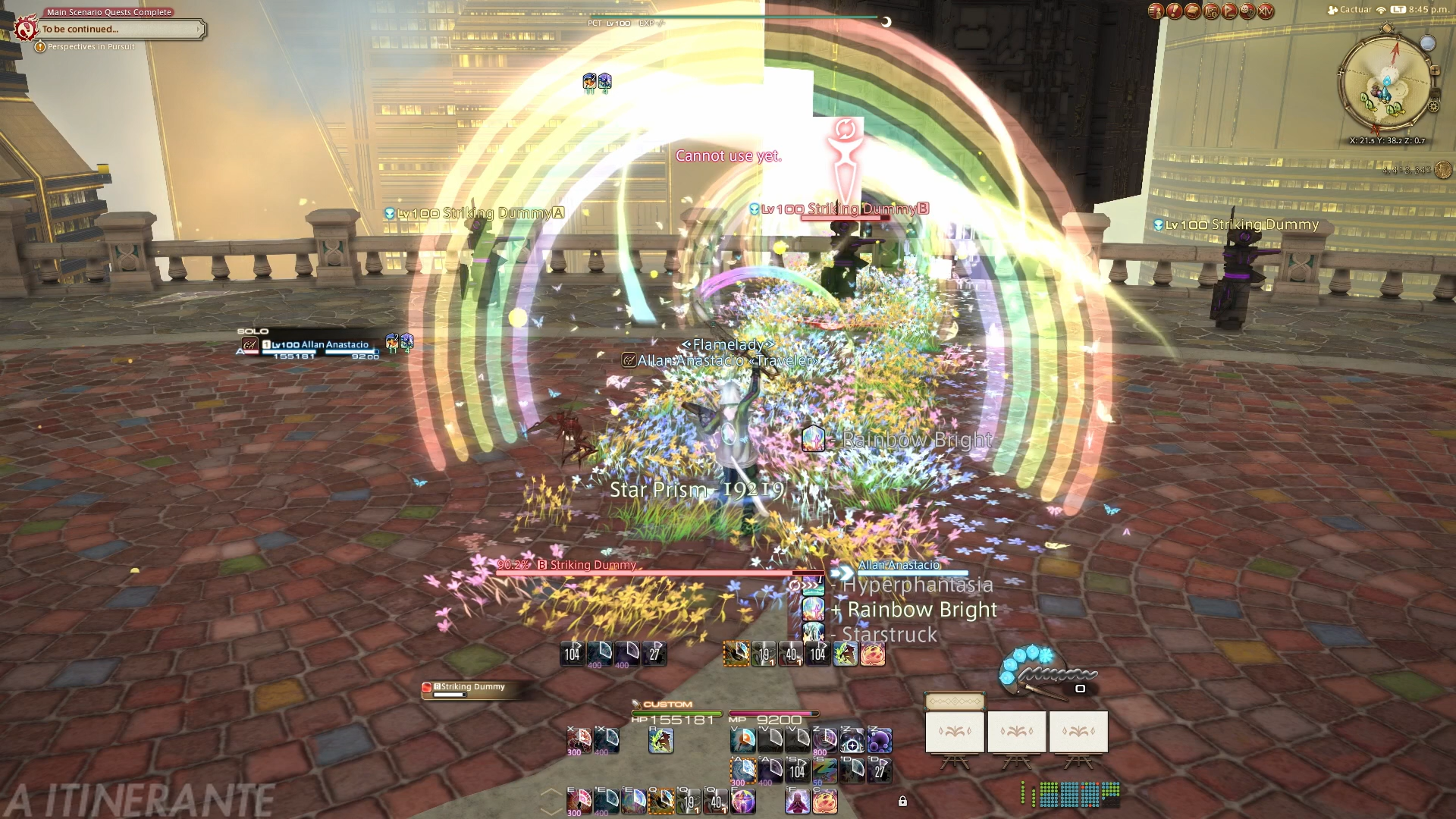This screenshot has height=819, width=1456.
Task: Activate the rainbow zigzag ability costing 50
Action: click(825, 770)
